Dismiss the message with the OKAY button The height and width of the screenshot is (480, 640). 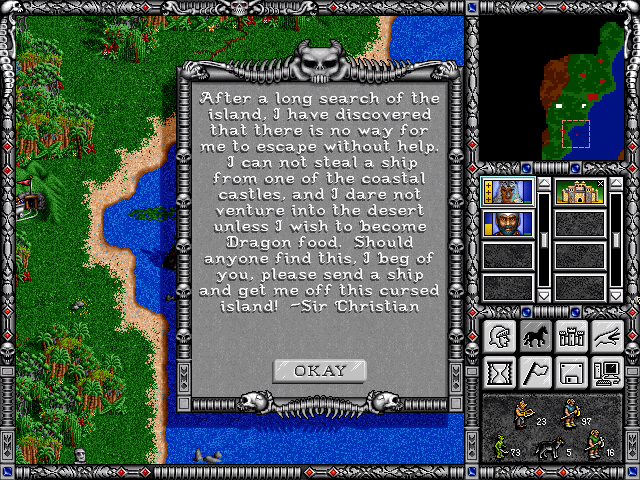pyautogui.click(x=320, y=371)
